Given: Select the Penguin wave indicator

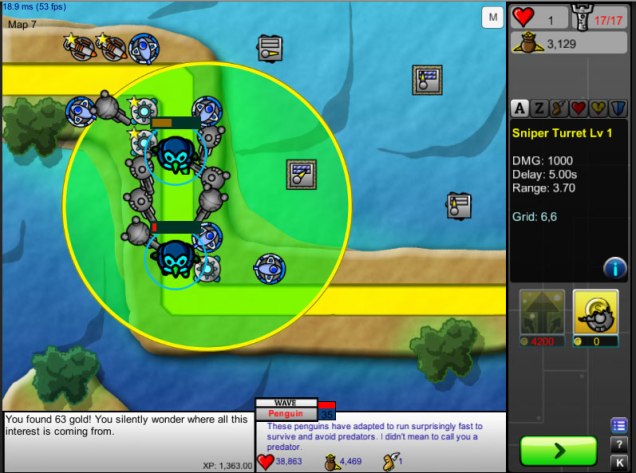Looking at the screenshot, I should [x=286, y=412].
